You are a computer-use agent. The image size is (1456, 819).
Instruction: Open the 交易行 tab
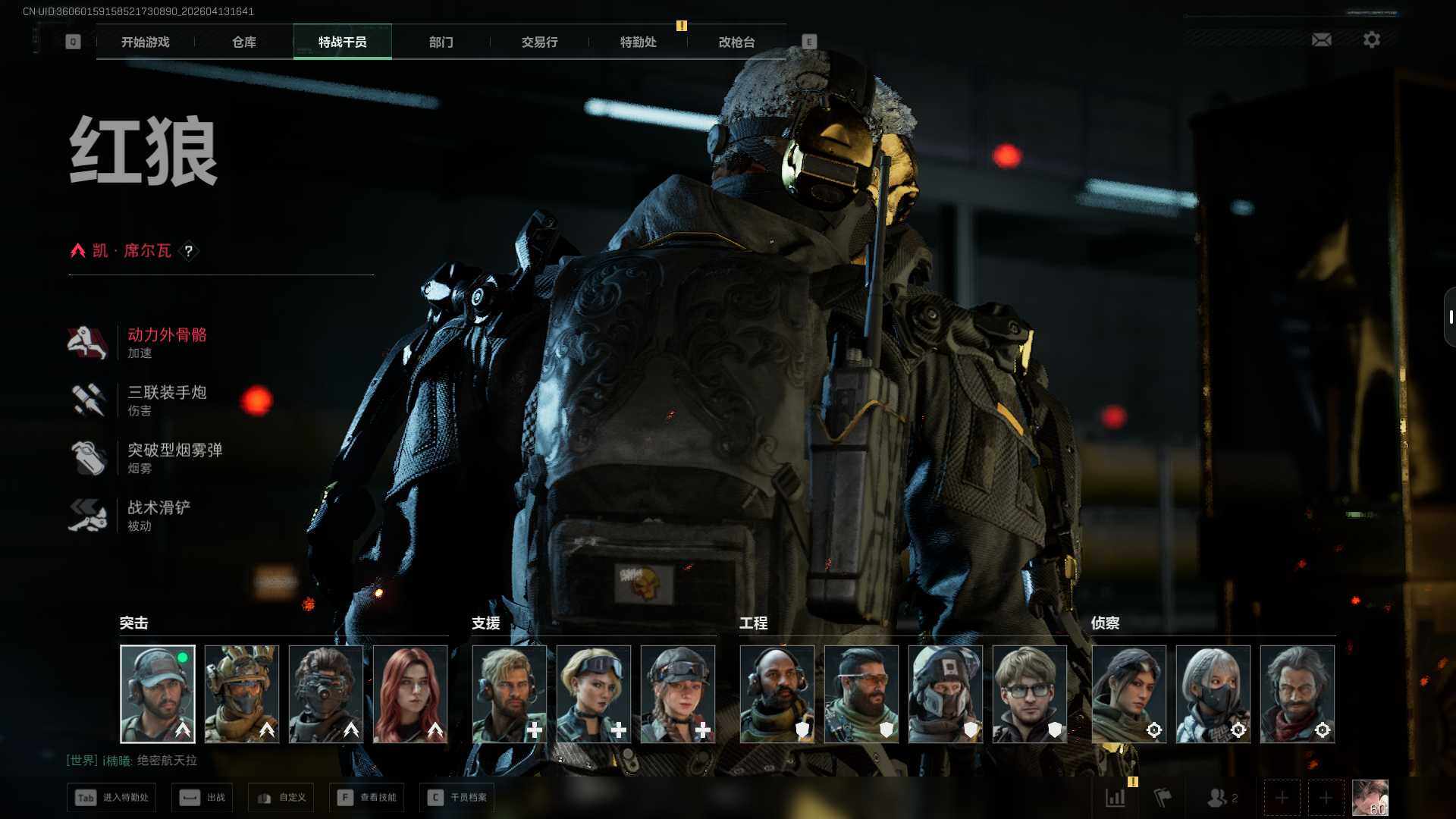tap(539, 42)
